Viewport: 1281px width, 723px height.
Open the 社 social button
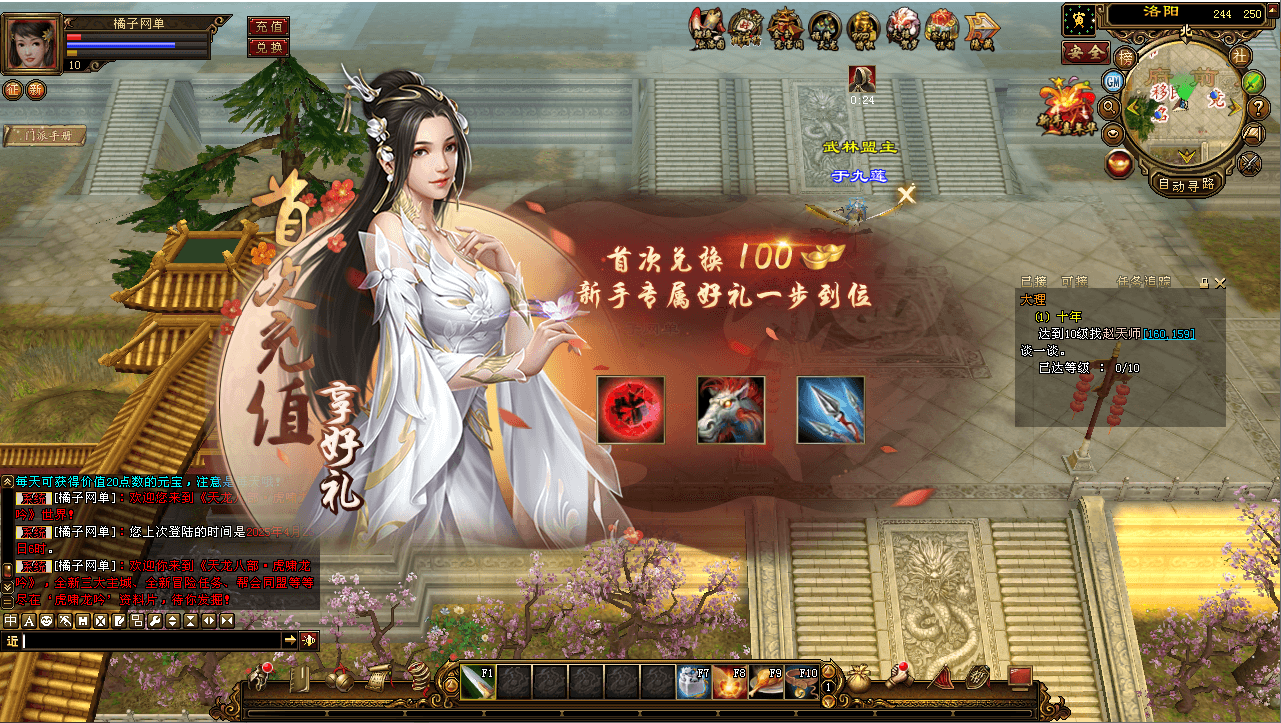click(x=1240, y=56)
